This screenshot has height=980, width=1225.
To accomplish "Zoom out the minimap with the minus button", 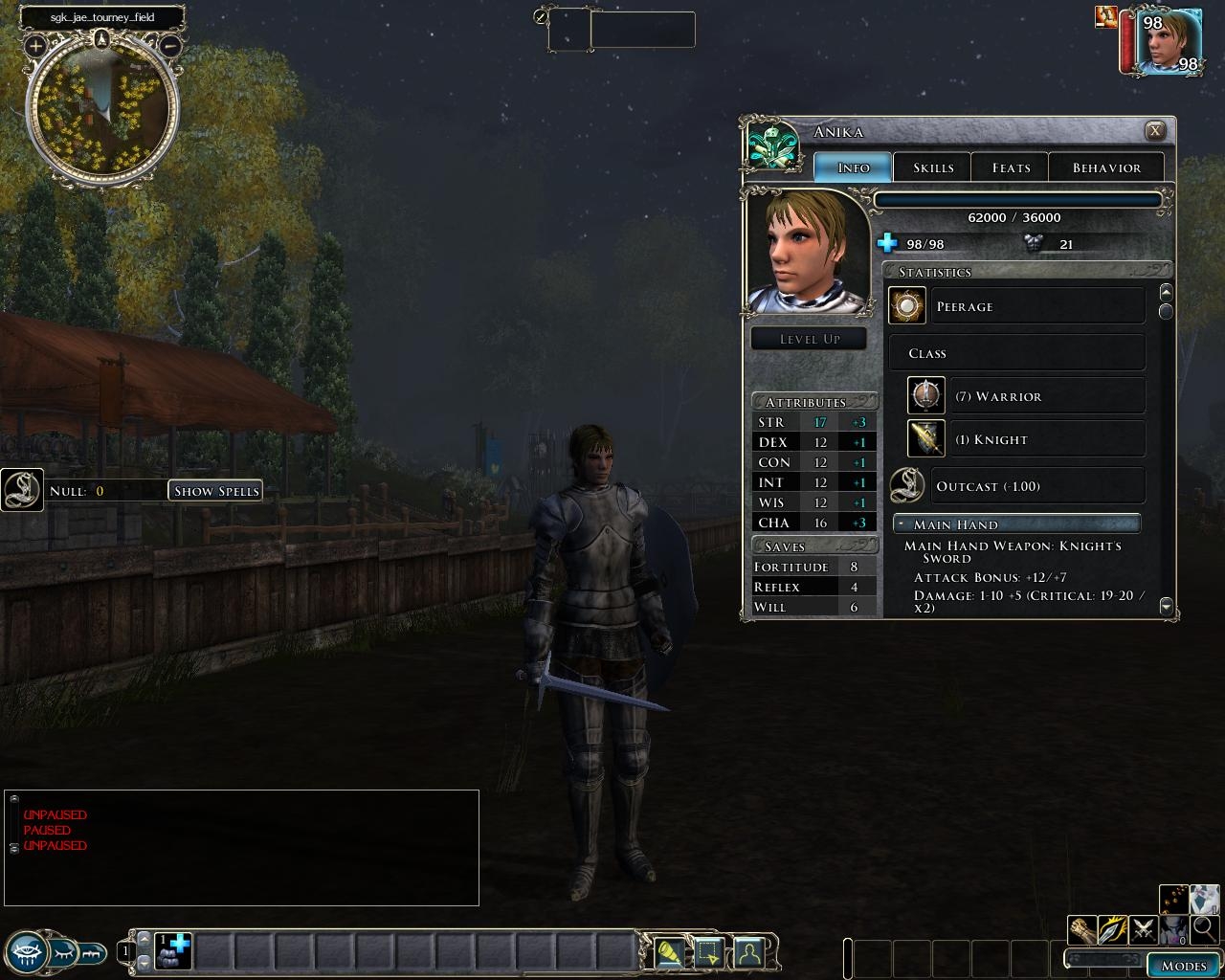I will point(170,45).
